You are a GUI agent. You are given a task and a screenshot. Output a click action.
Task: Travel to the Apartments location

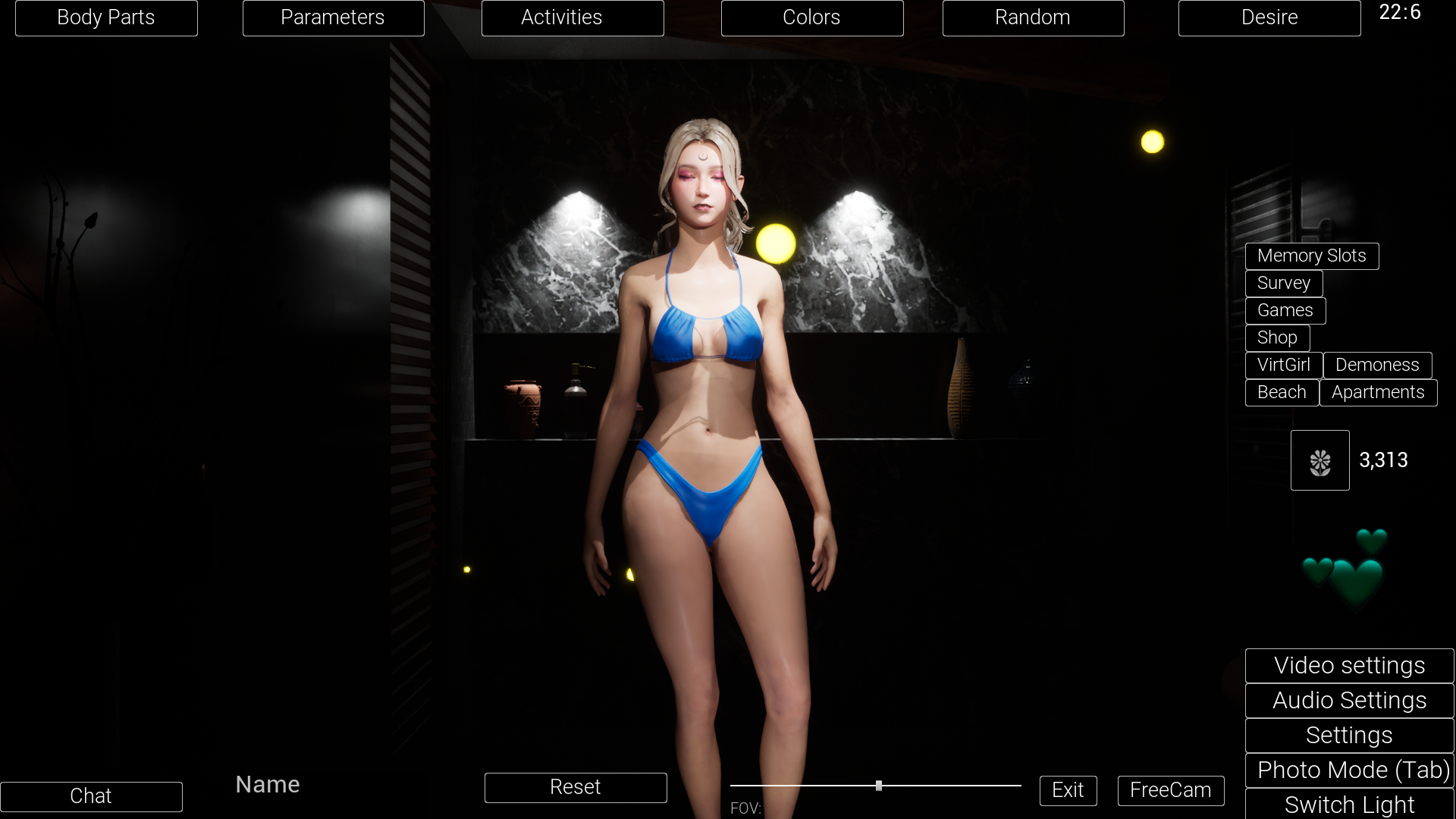click(1379, 392)
